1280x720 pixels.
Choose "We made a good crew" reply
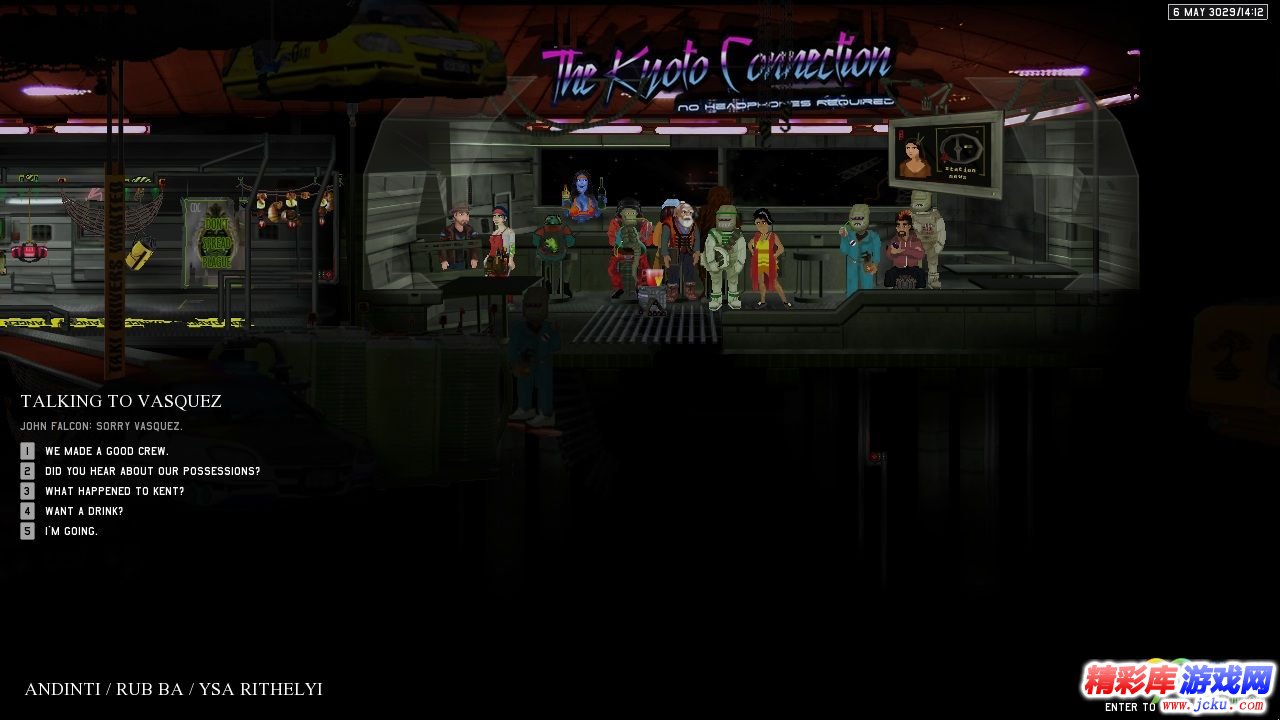[106, 451]
